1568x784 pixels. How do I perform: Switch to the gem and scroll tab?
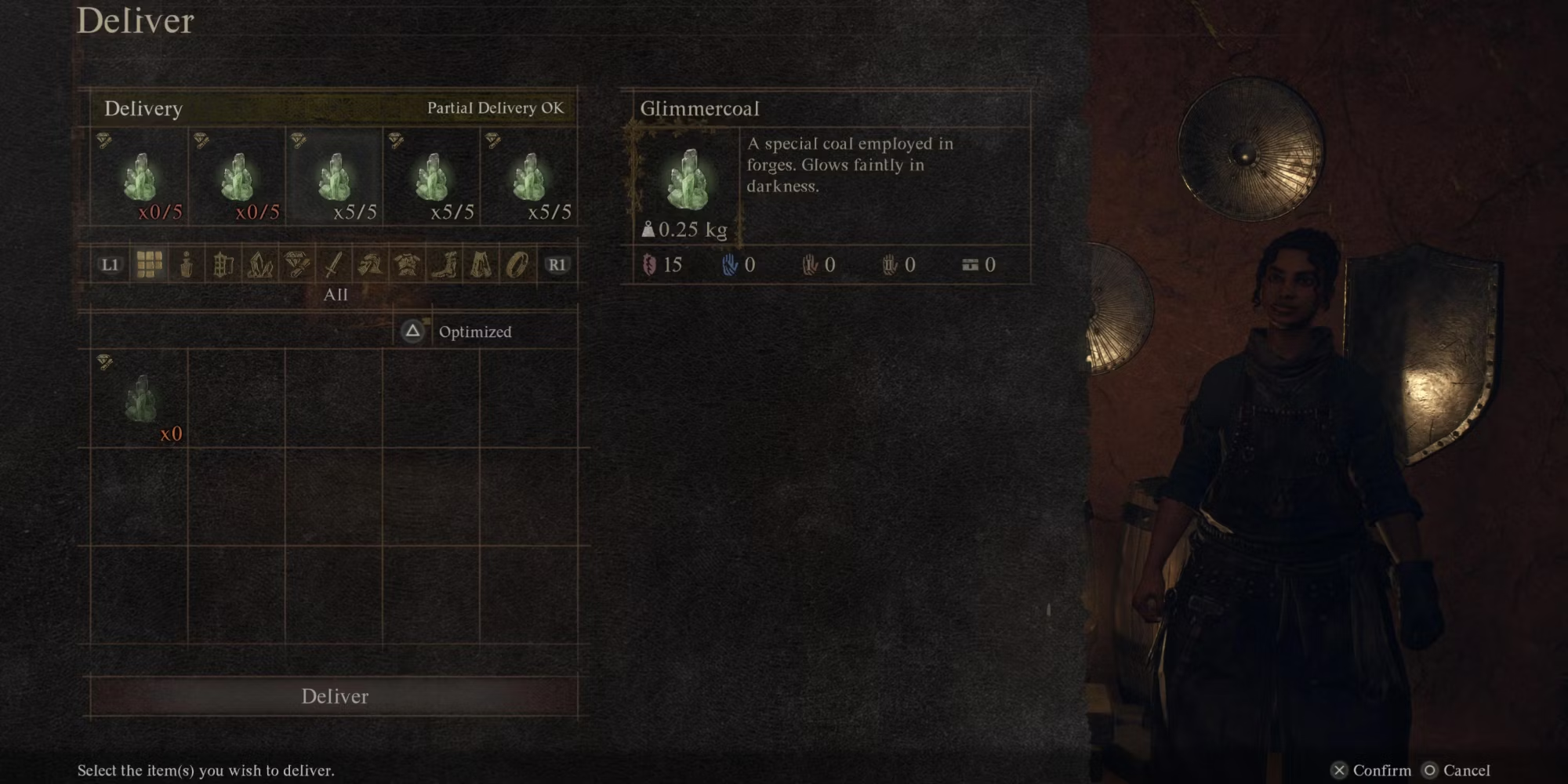tap(296, 265)
